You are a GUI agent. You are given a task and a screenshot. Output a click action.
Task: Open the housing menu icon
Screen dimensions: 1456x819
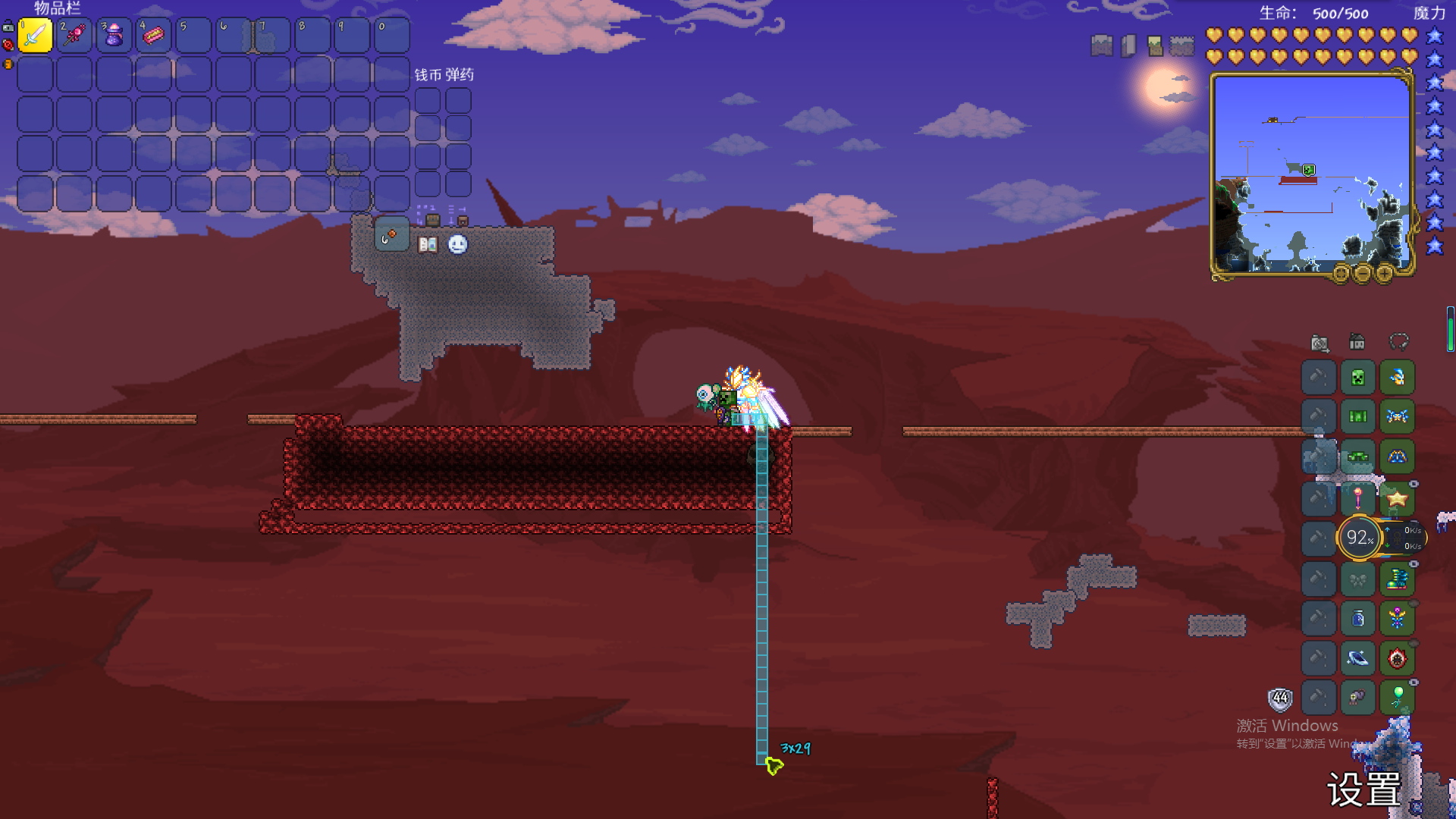[x=1357, y=342]
